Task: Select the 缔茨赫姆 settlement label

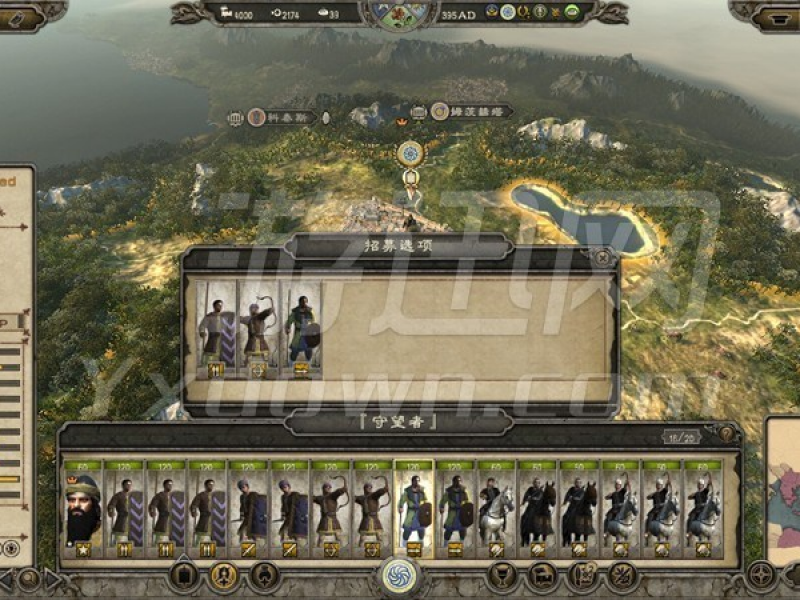Action: click(471, 112)
